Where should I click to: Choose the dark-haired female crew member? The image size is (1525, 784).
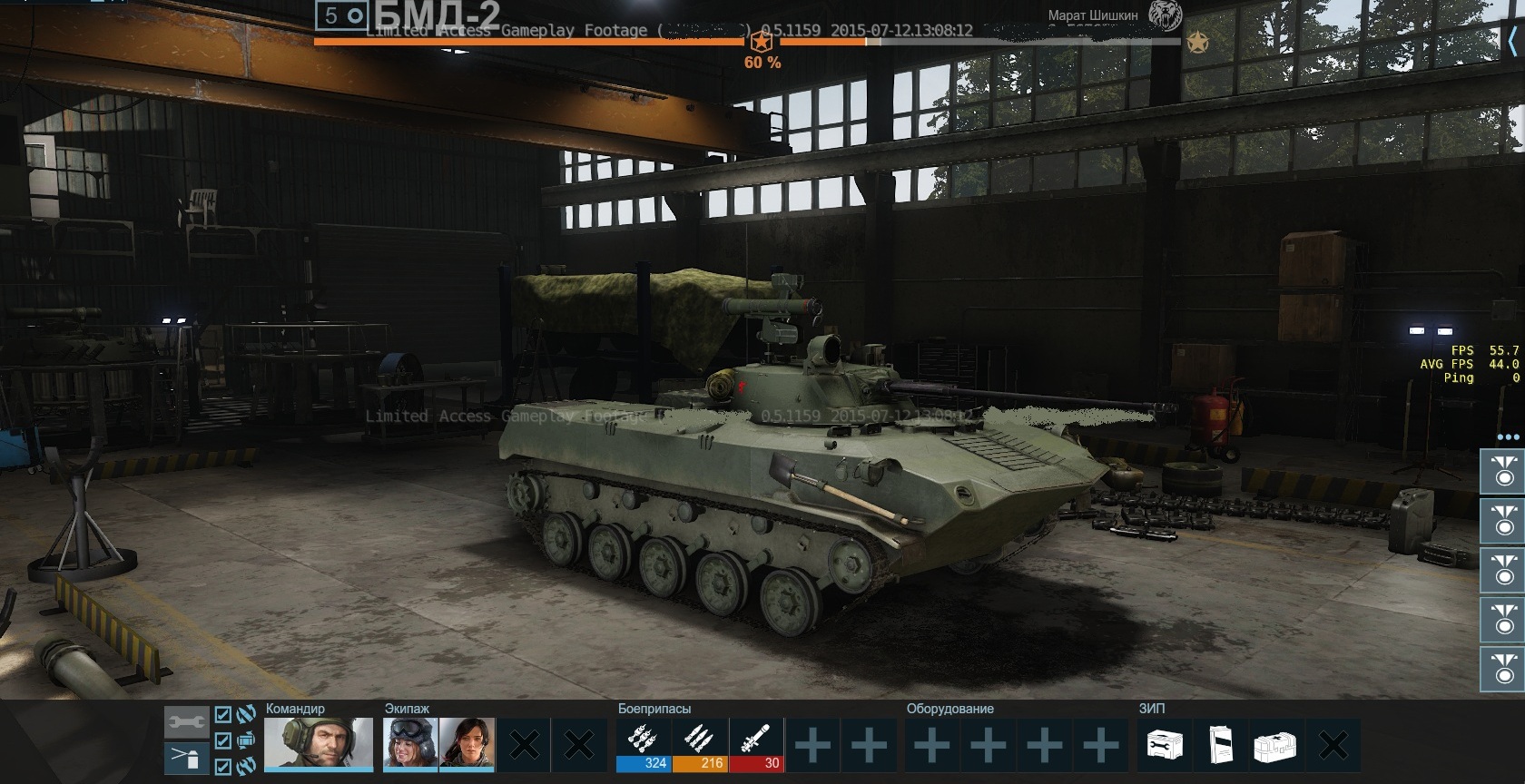coord(467,744)
